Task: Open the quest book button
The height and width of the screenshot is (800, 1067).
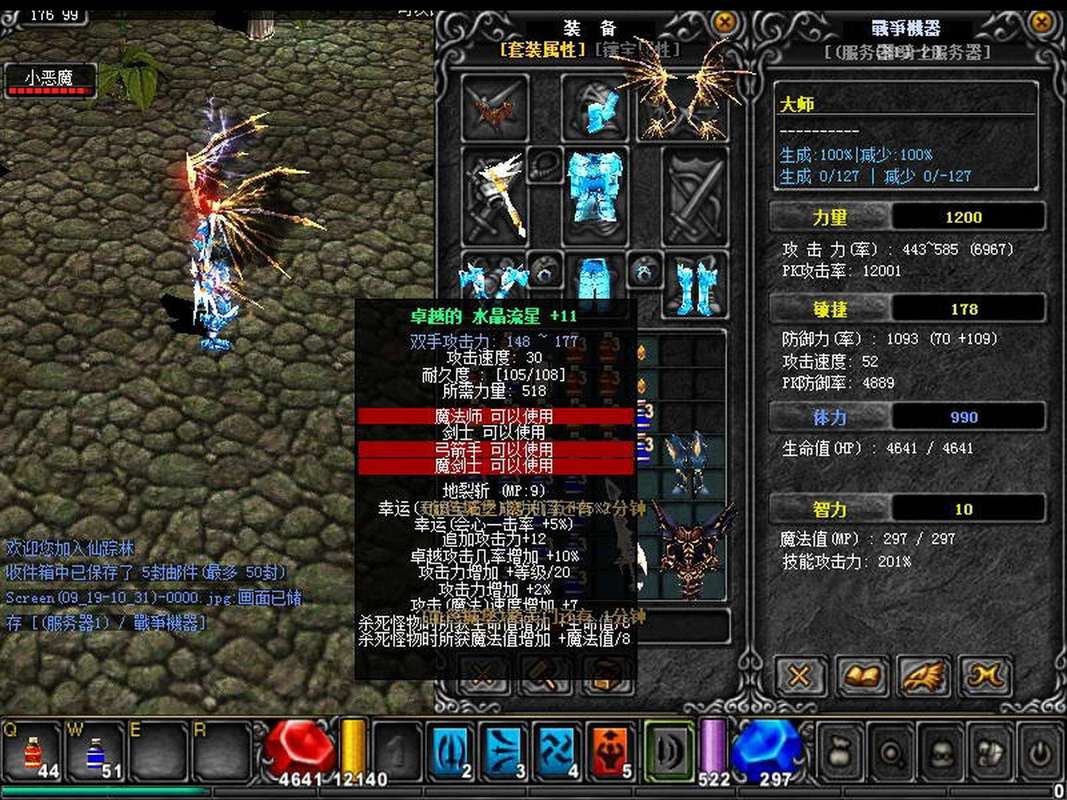Action: (862, 677)
